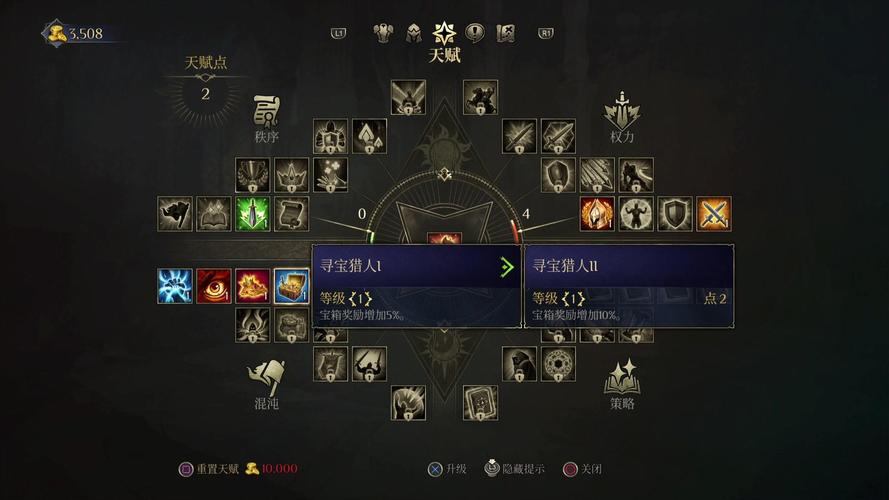This screenshot has height=500, width=889.
Task: Switch to the helmet tab at top
Action: point(413,33)
